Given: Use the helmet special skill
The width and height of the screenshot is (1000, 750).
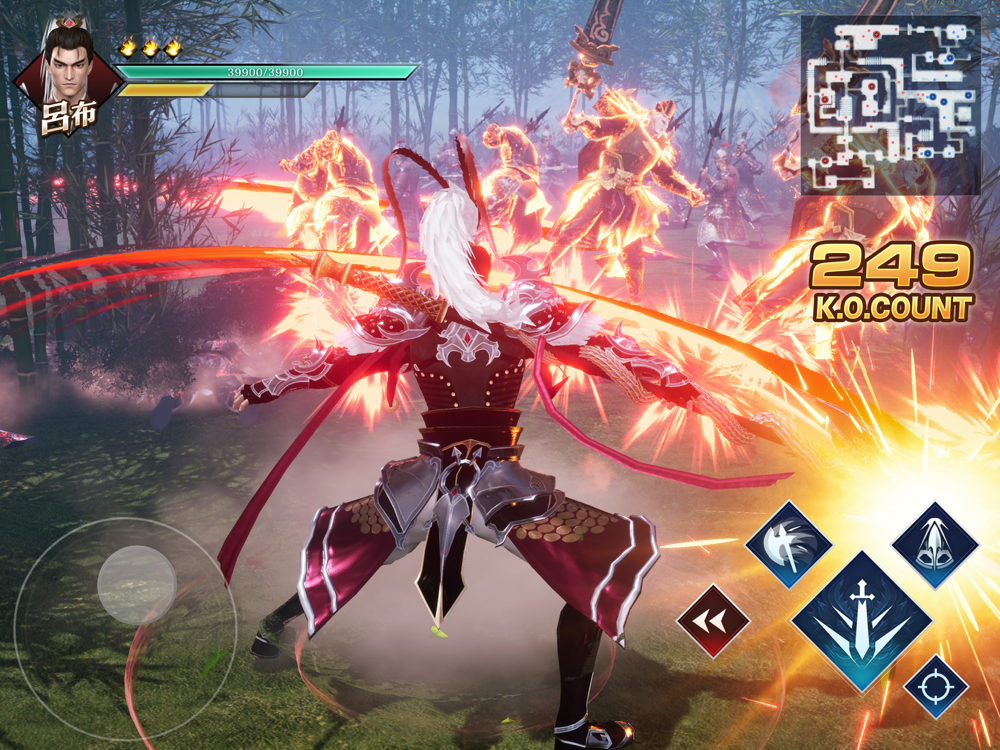Looking at the screenshot, I should click(934, 545).
